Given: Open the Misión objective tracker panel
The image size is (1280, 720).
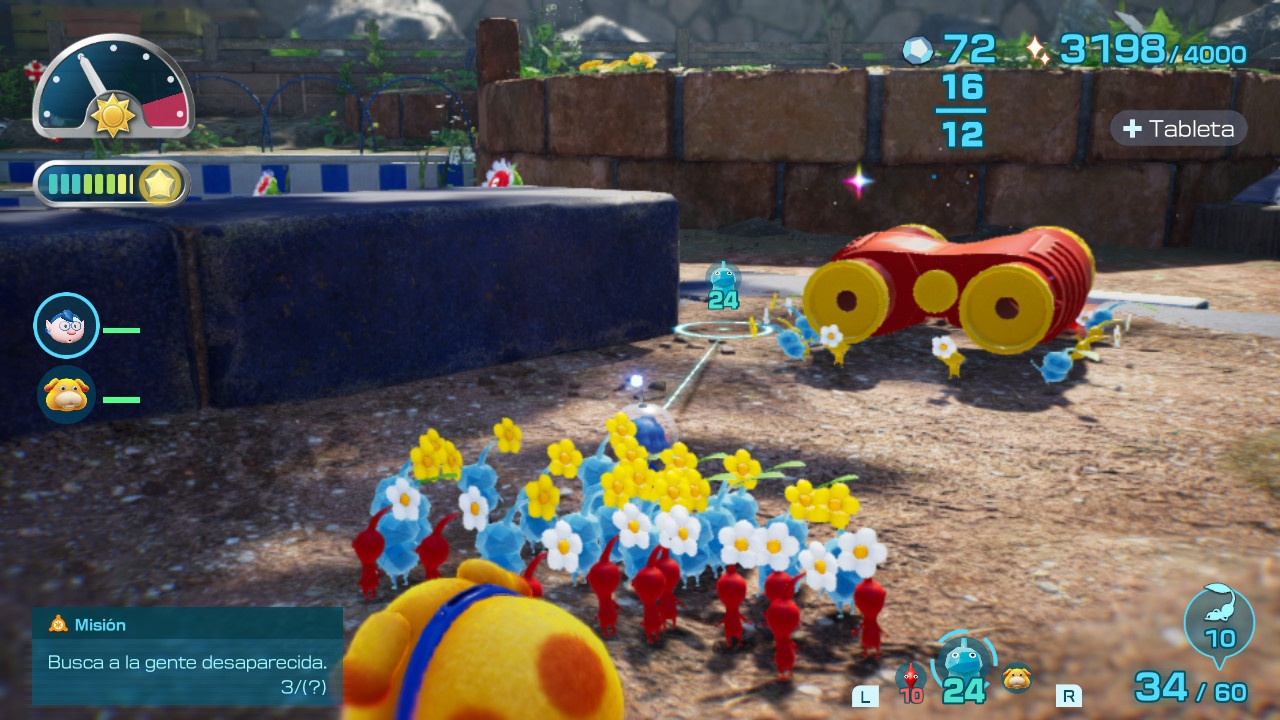Looking at the screenshot, I should [x=187, y=656].
